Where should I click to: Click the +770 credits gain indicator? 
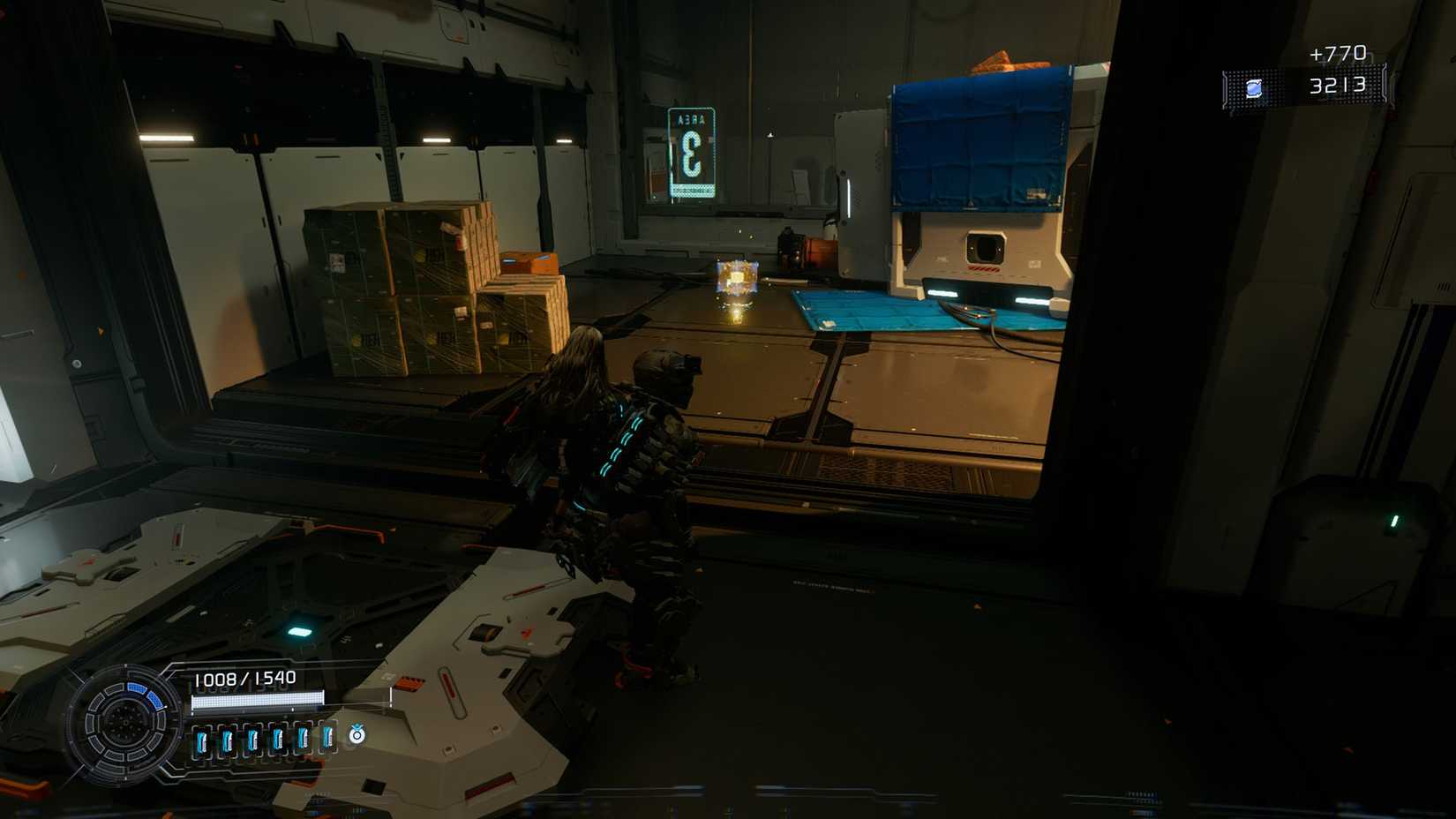pos(1338,54)
